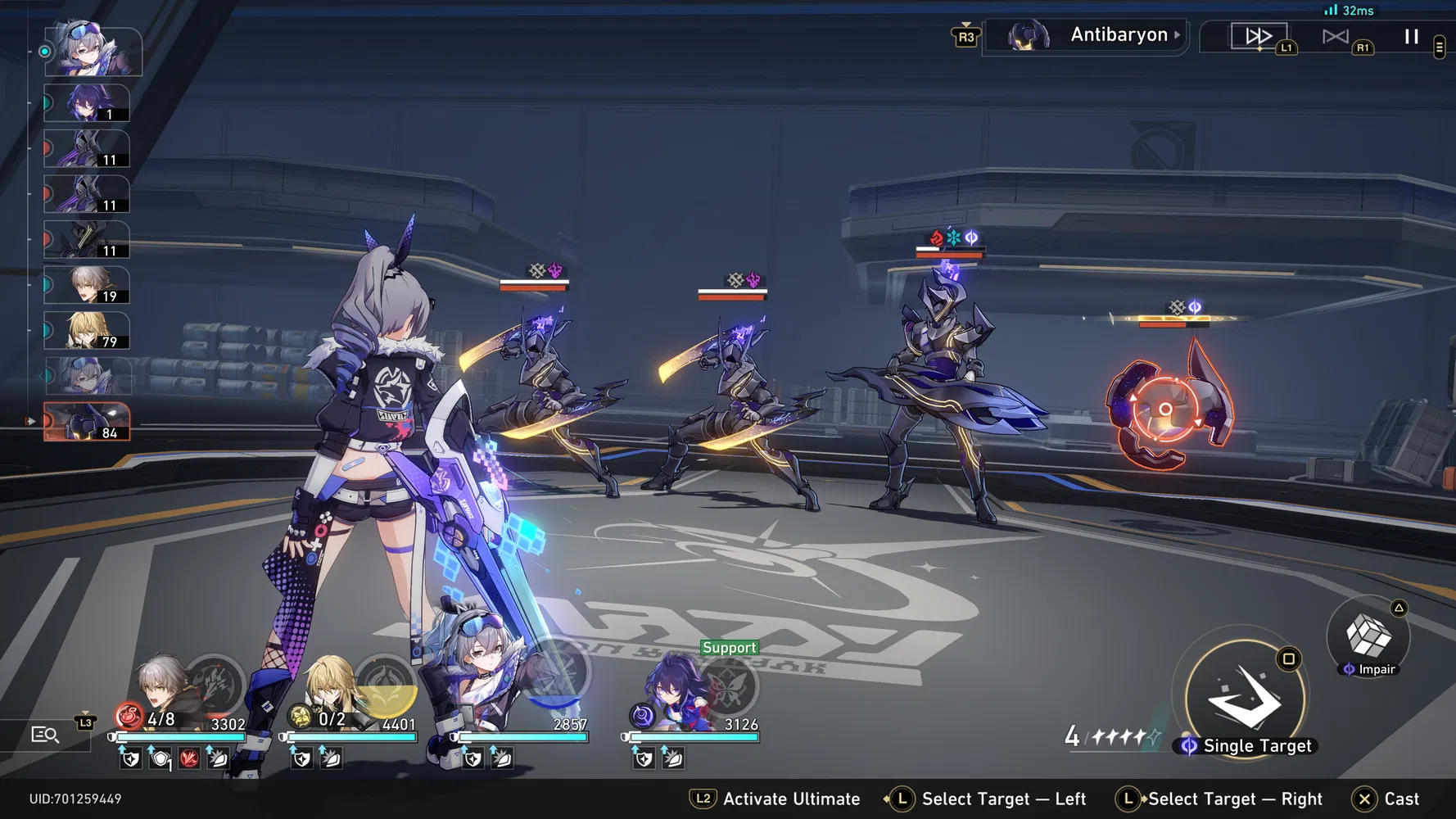Expand the Antibaryon enemy details arrow
The height and width of the screenshot is (819, 1456).
click(1178, 34)
